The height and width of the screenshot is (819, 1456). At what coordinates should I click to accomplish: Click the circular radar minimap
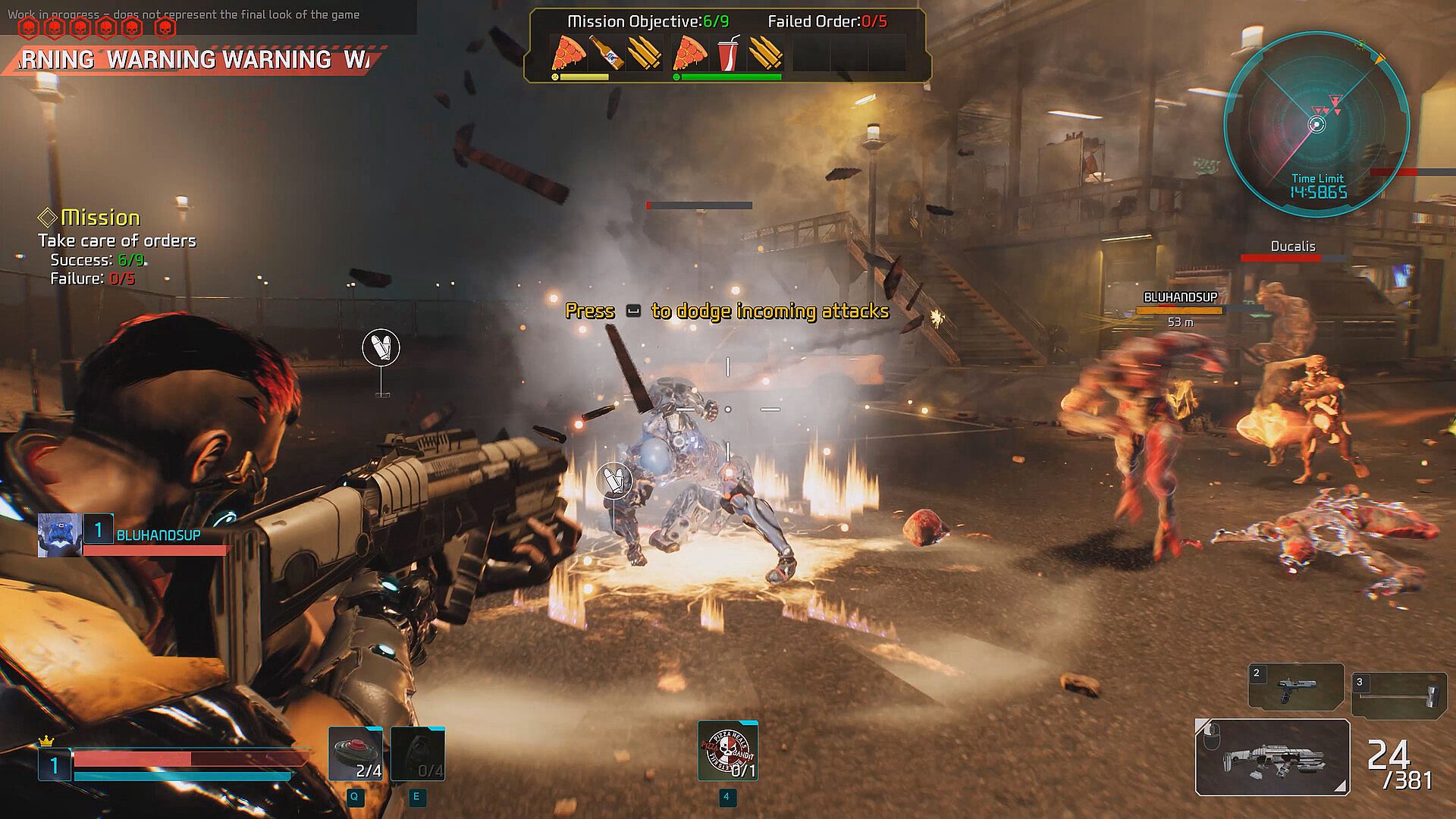[x=1317, y=124]
